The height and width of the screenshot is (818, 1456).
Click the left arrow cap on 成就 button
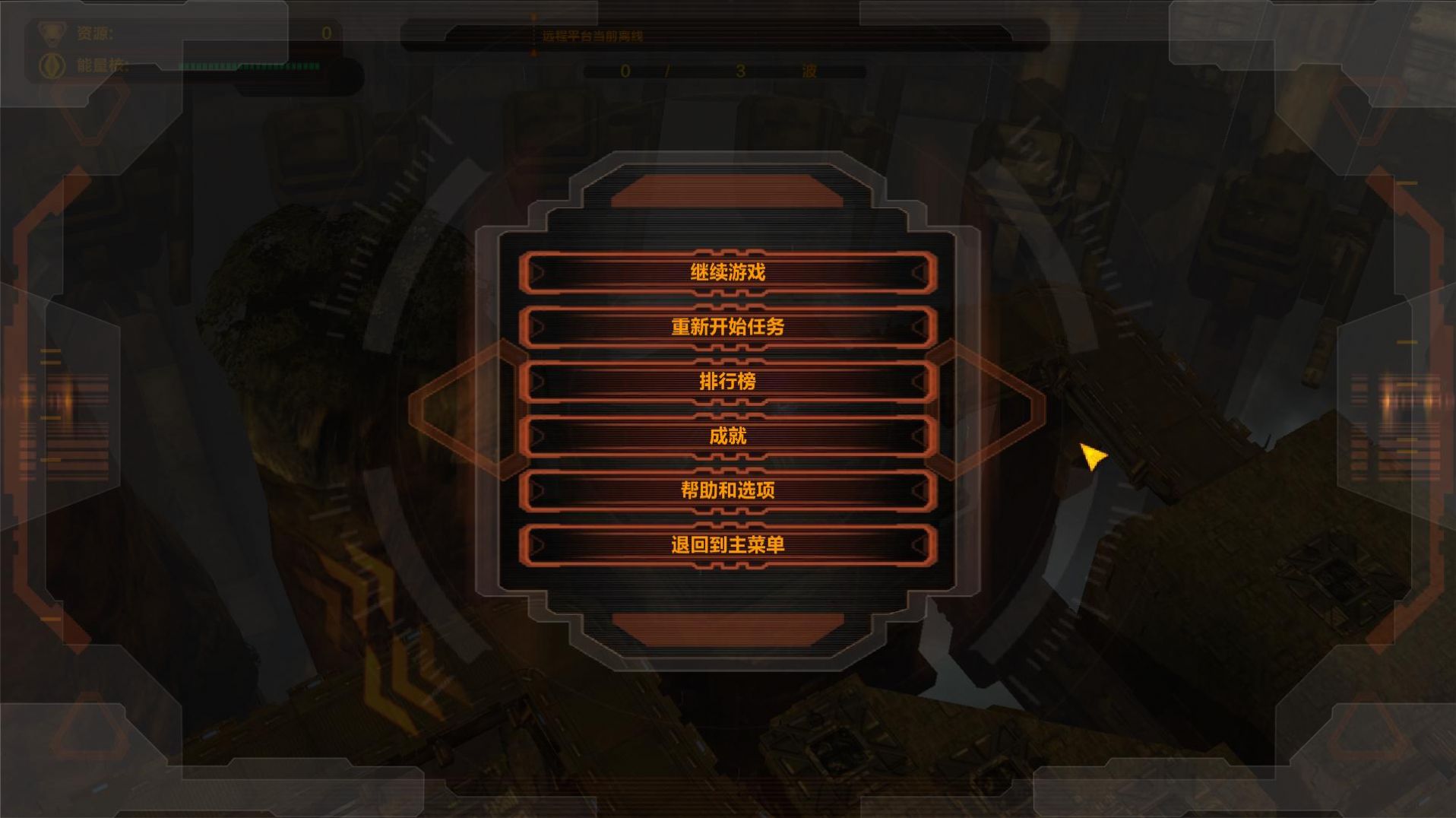[x=540, y=435]
